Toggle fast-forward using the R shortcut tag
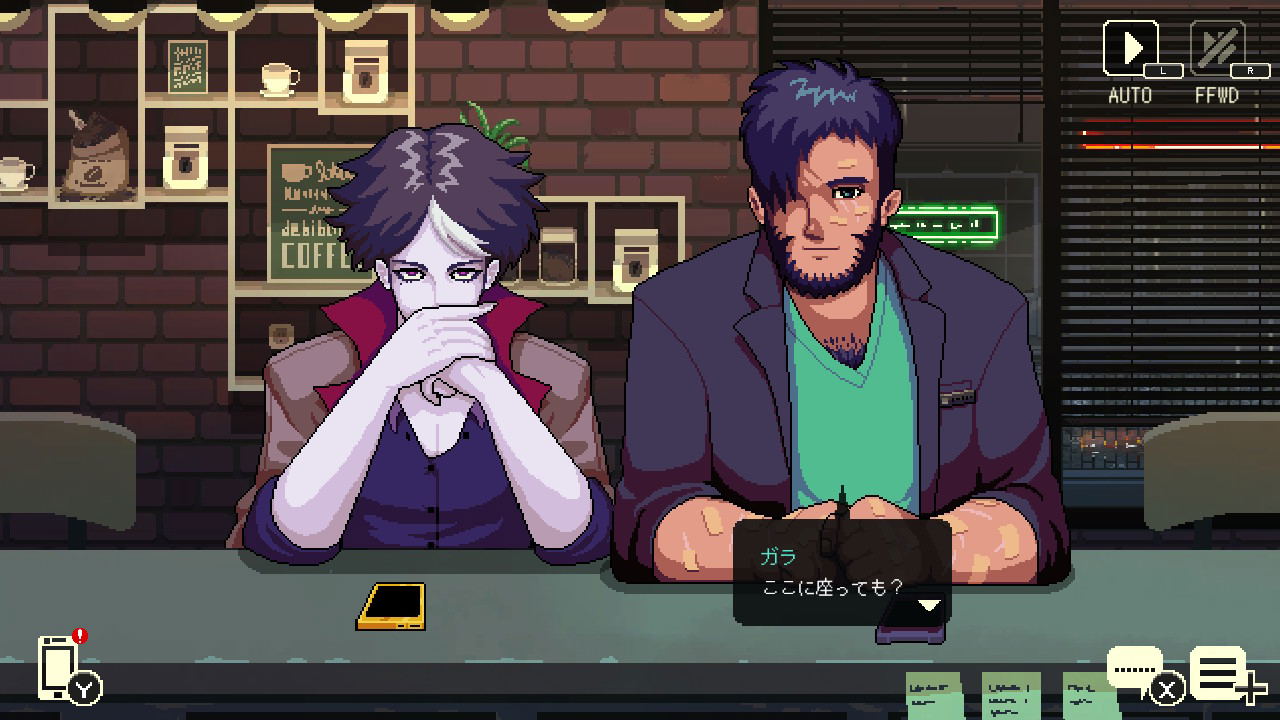Screen dimensions: 1280x720 pyautogui.click(x=1249, y=70)
